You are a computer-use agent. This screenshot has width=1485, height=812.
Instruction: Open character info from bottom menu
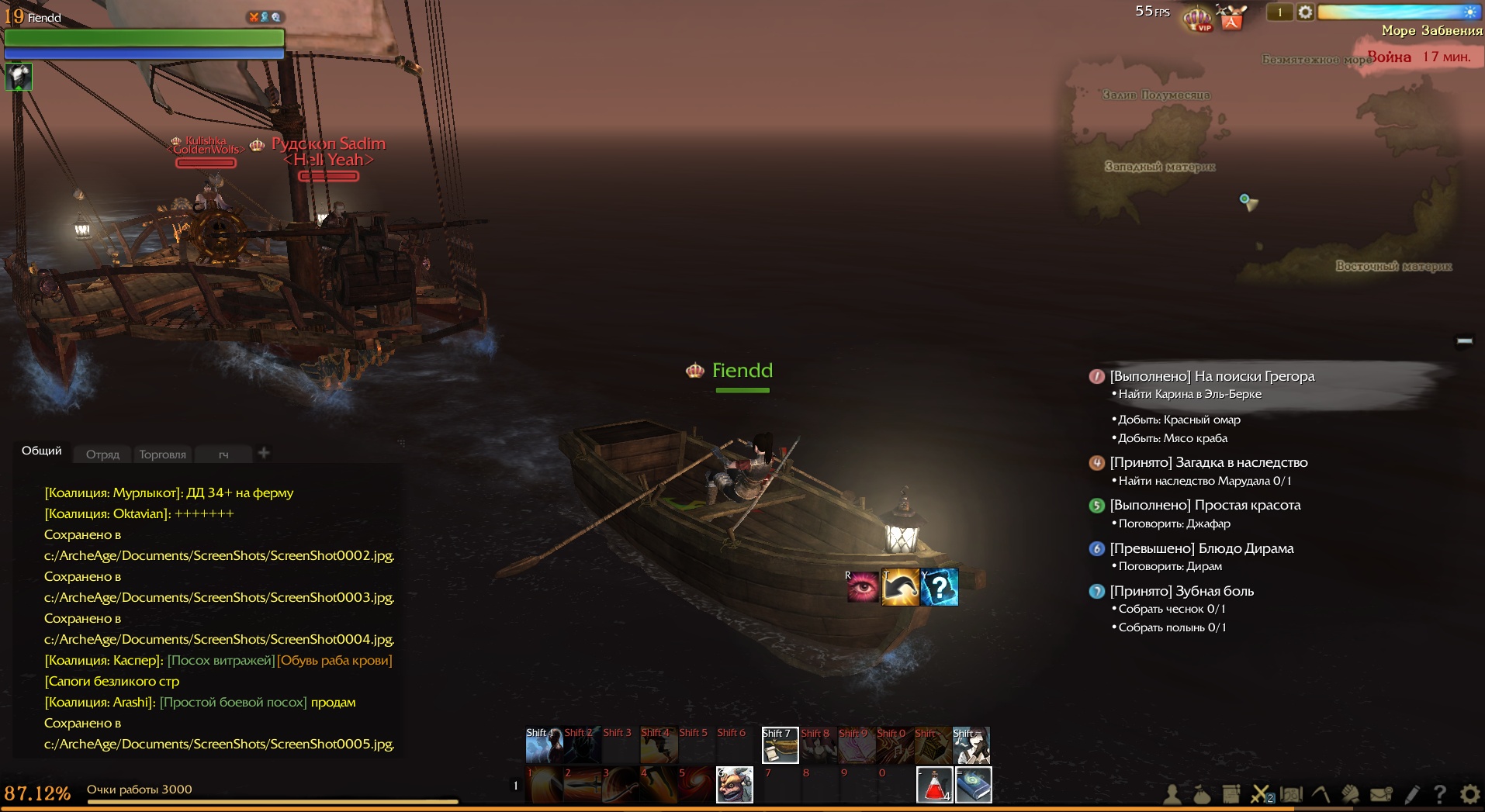click(x=1172, y=794)
